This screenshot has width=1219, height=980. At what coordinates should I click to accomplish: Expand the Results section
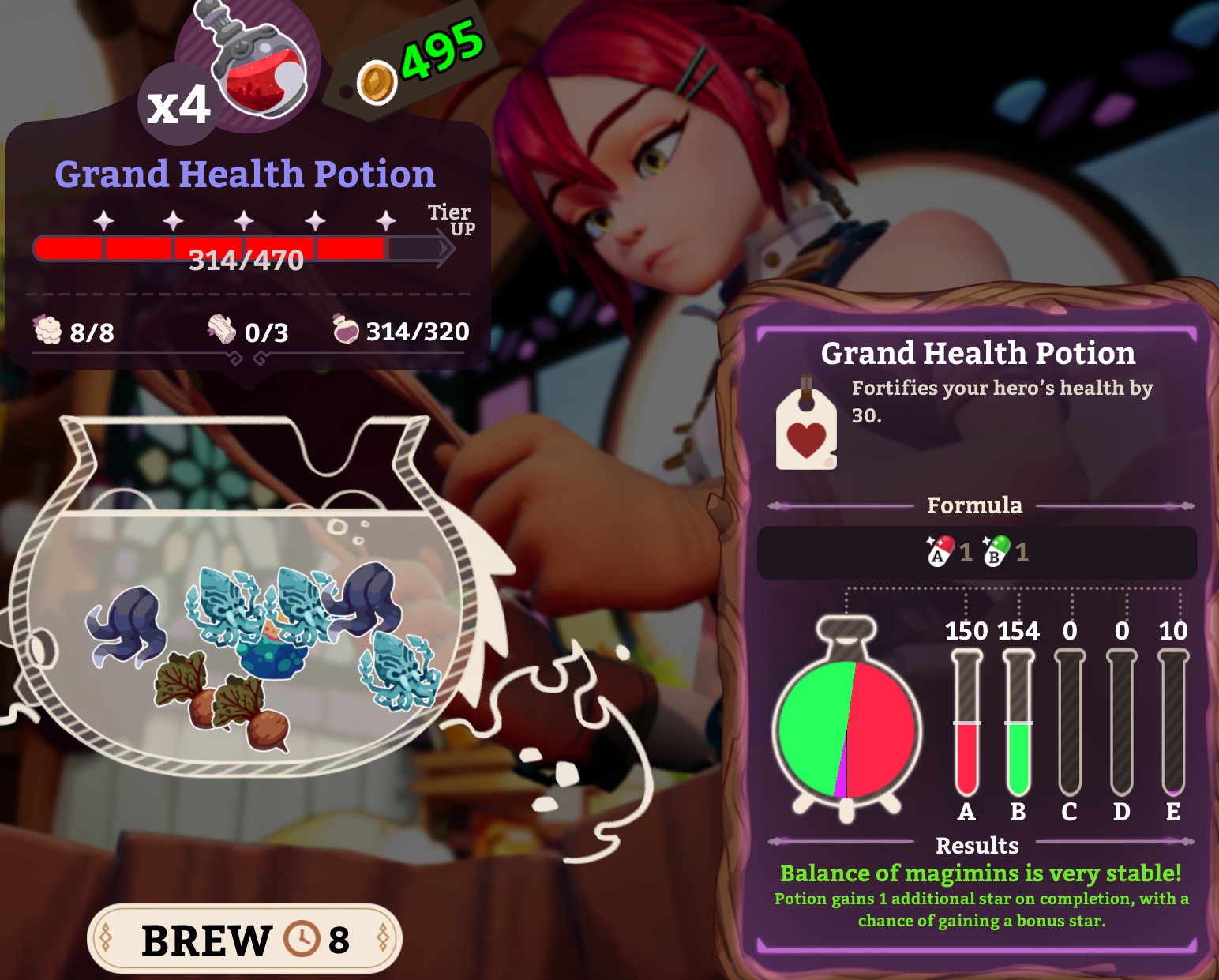tap(977, 845)
